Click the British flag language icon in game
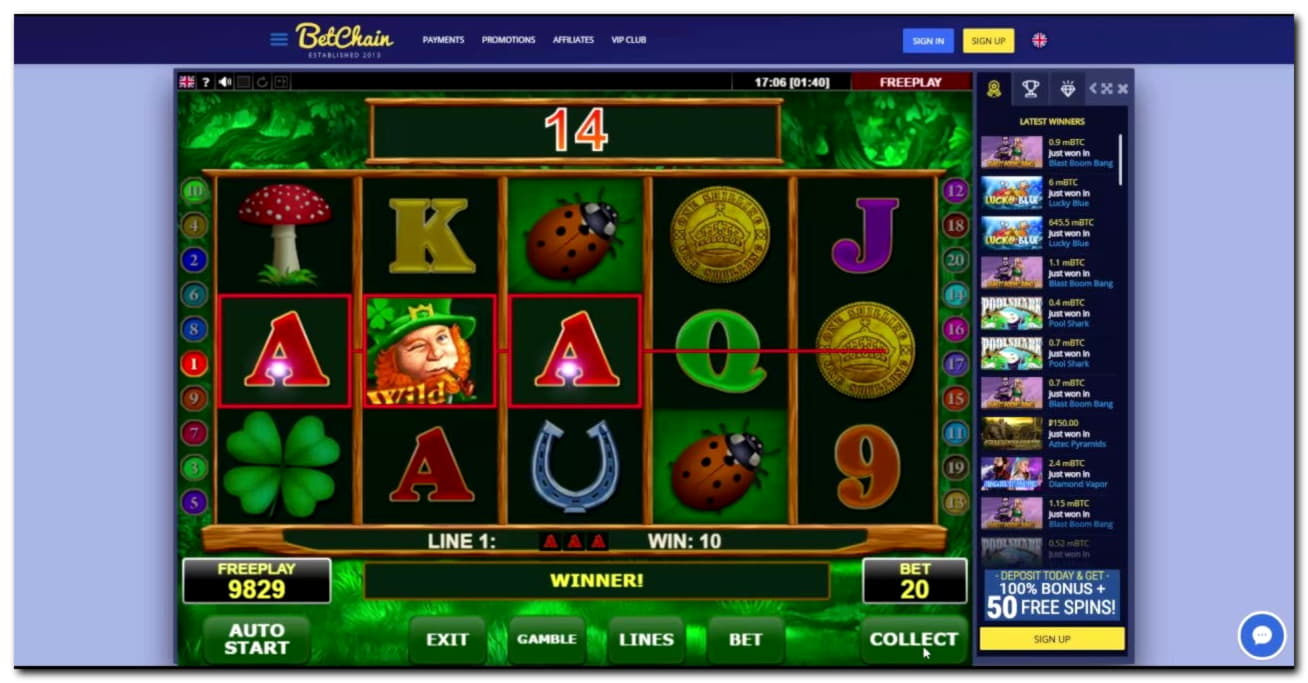1308x683 pixels. coord(187,82)
